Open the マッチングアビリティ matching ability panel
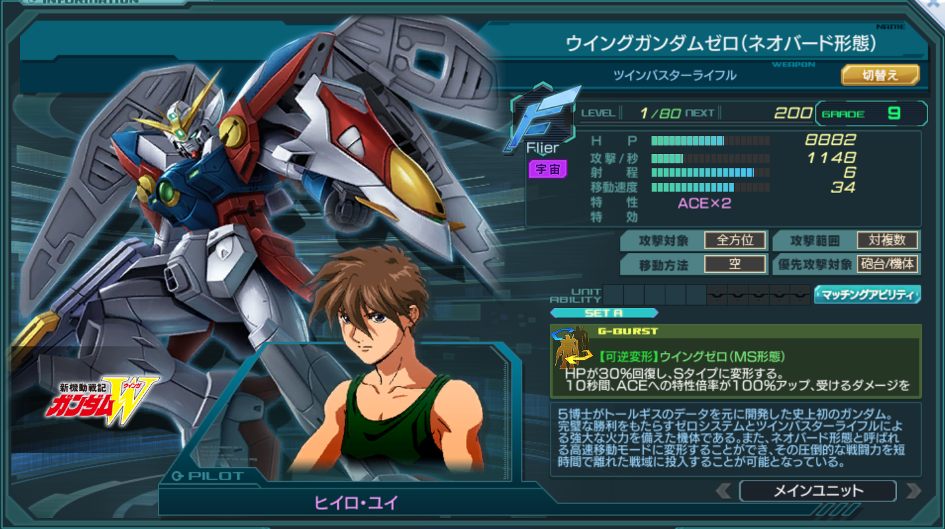 (867, 294)
